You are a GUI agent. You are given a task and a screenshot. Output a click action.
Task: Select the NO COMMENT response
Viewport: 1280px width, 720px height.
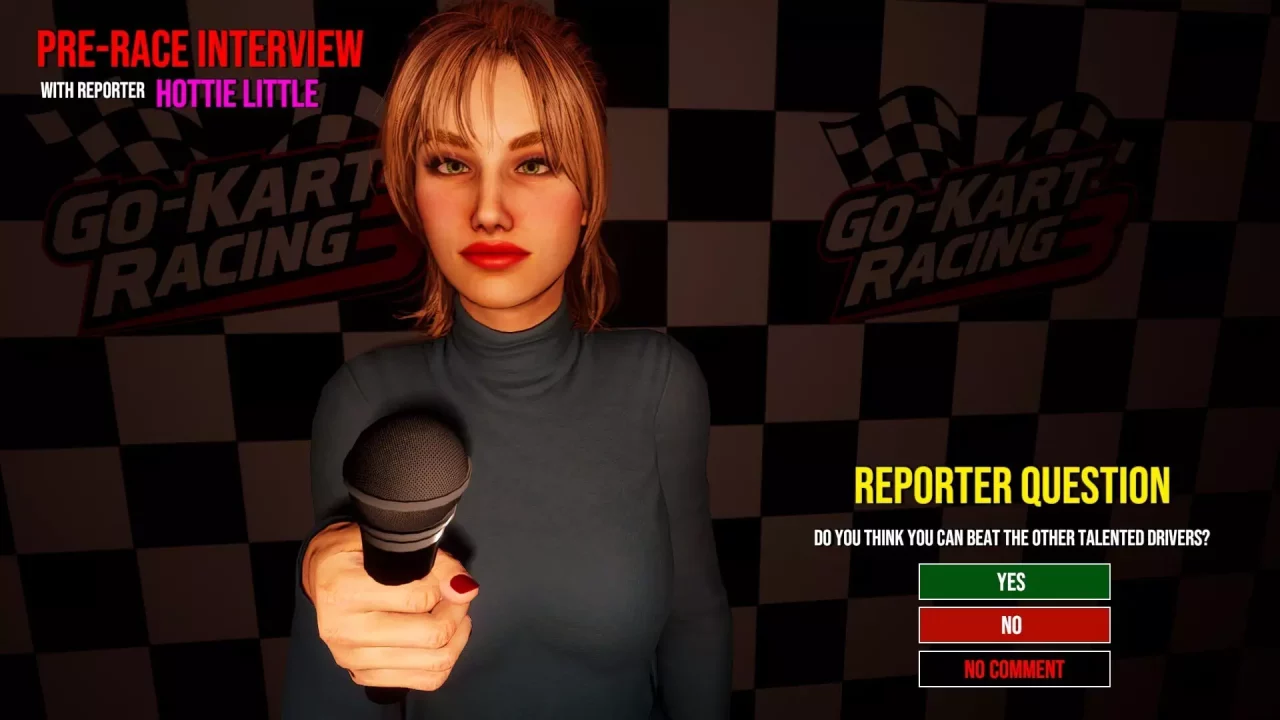pos(1013,668)
